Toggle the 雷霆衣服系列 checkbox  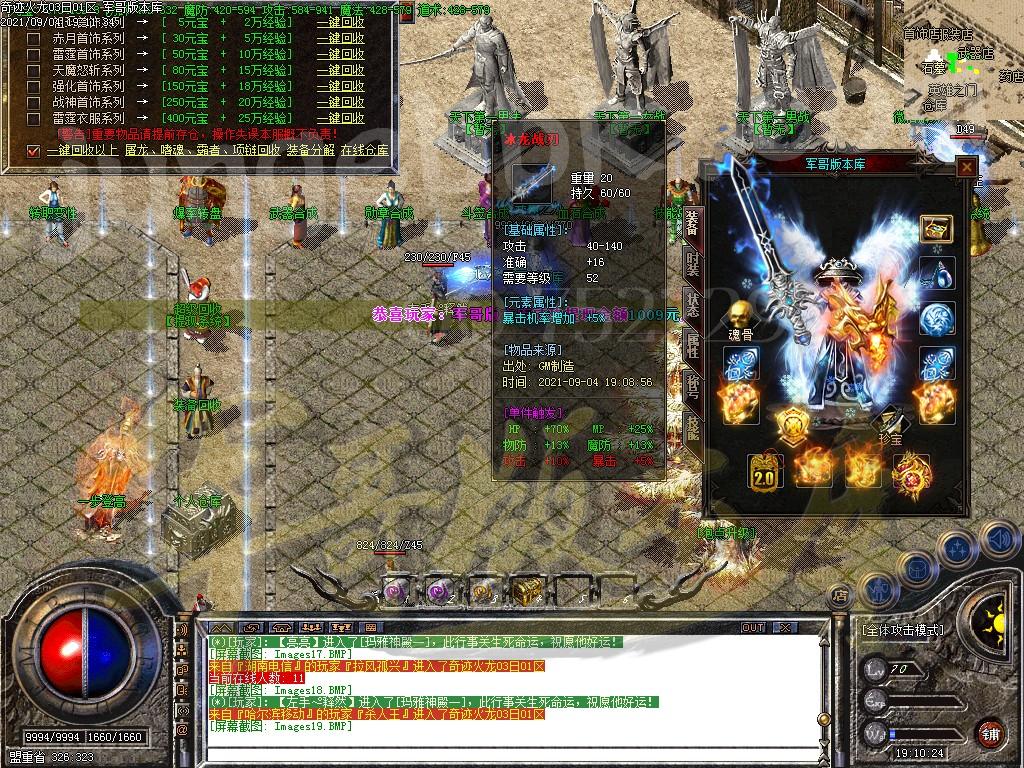pos(34,118)
